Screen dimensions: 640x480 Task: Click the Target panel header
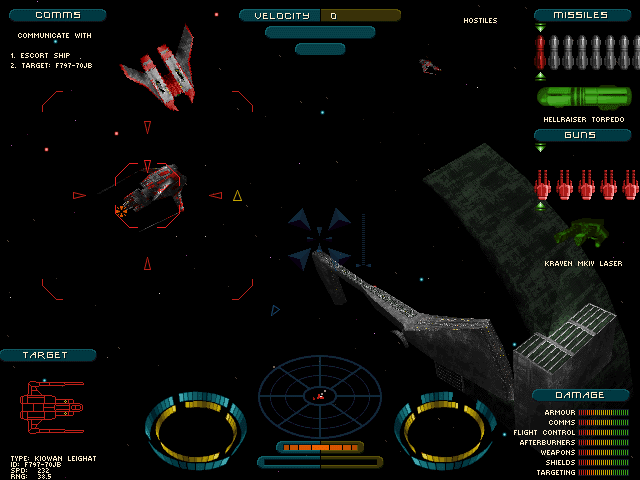(x=48, y=355)
